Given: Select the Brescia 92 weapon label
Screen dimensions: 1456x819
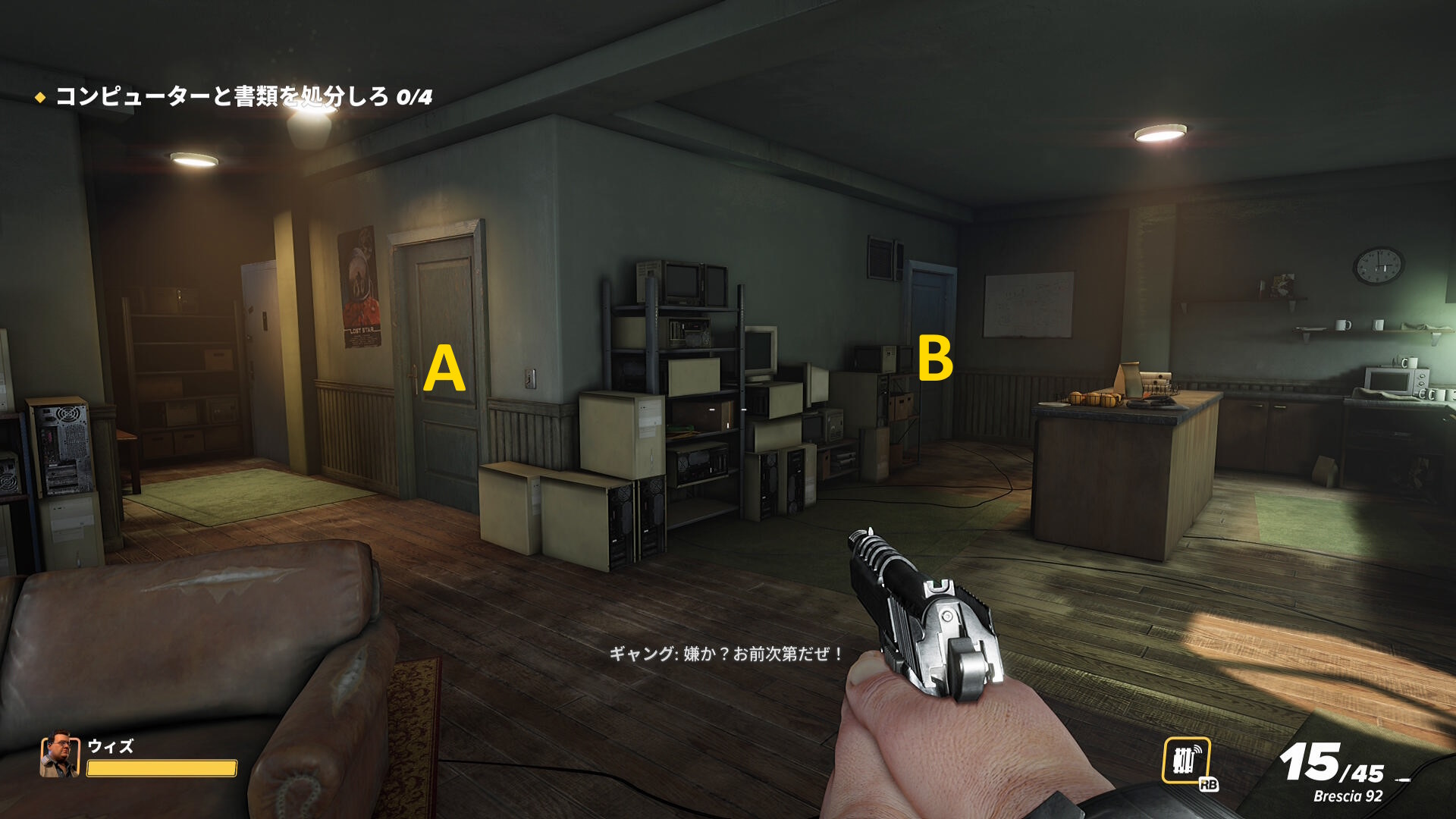Looking at the screenshot, I should pyautogui.click(x=1348, y=796).
